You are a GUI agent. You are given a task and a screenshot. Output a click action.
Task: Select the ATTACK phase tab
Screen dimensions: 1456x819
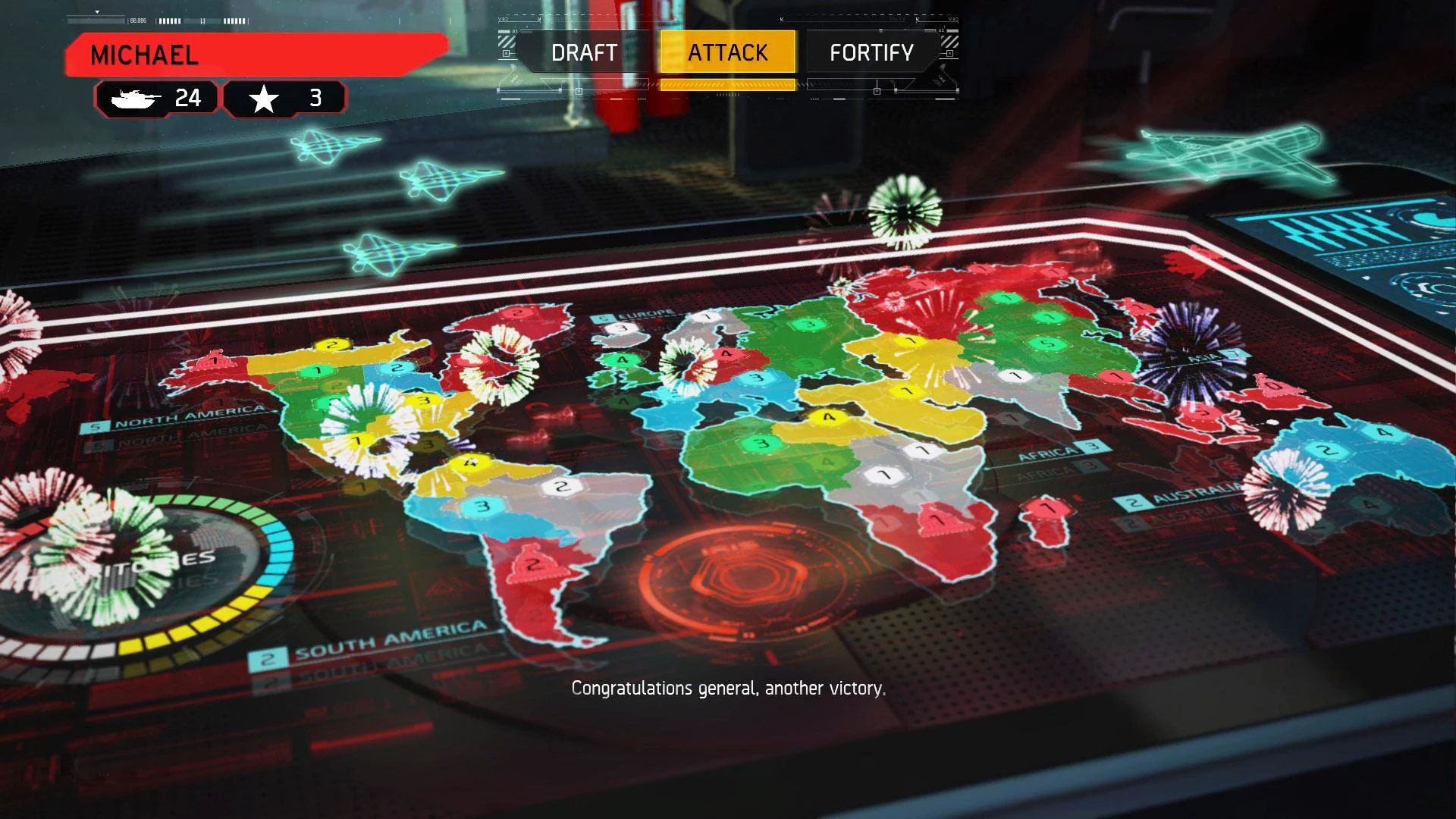pos(726,52)
